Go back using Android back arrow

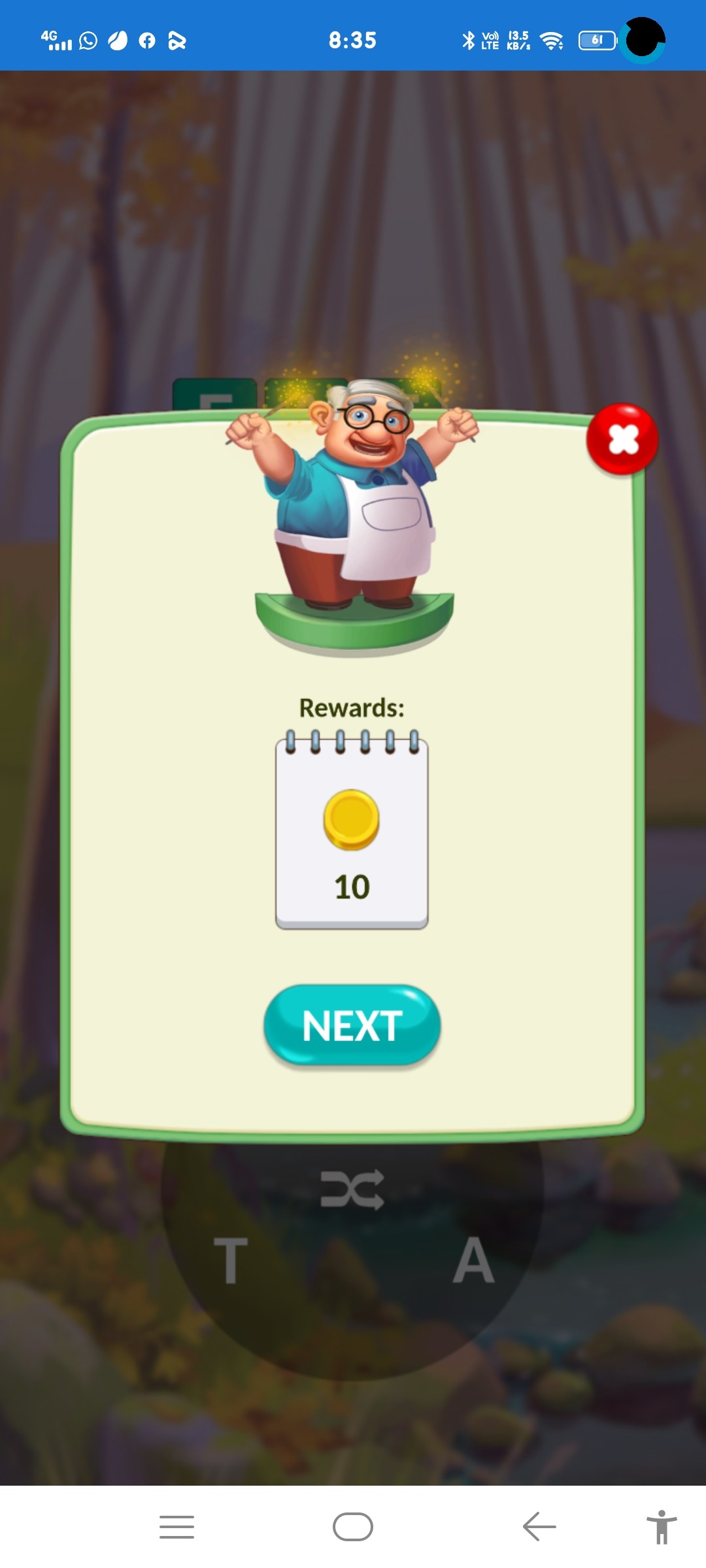(539, 1527)
